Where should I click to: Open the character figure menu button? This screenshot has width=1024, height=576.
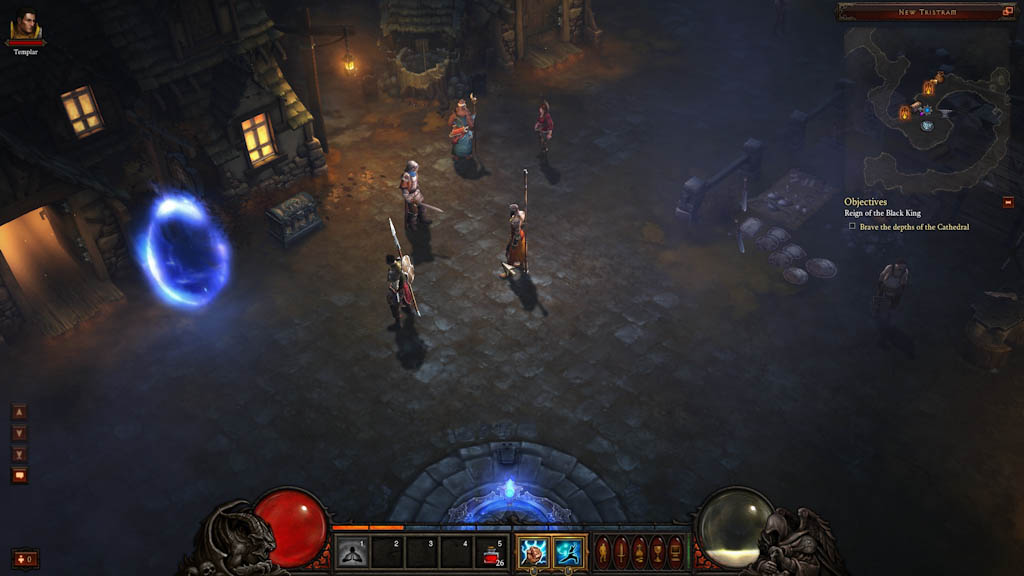603,552
